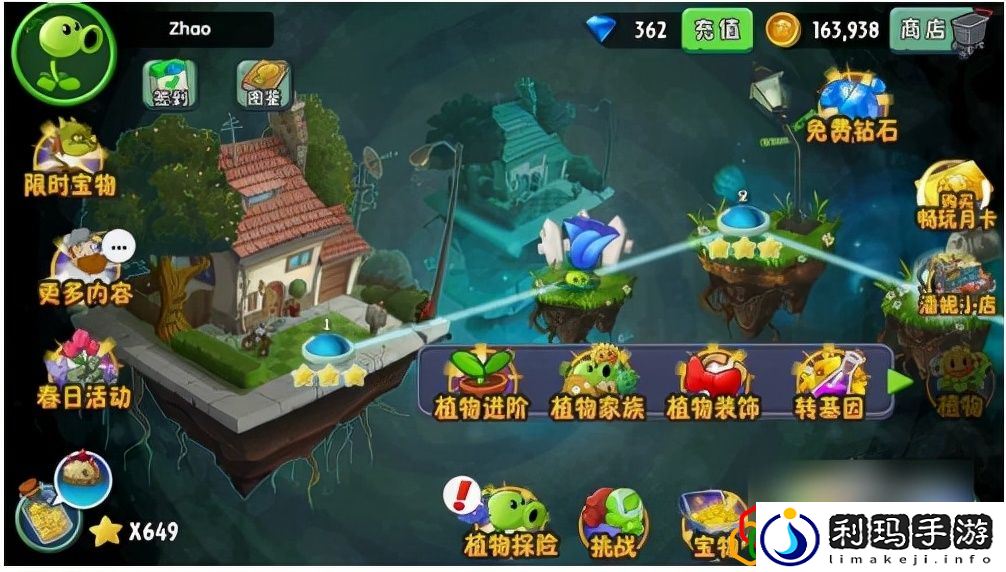Open the peashooter player avatar profile
Viewport: 1006px width, 572px height.
tap(63, 51)
